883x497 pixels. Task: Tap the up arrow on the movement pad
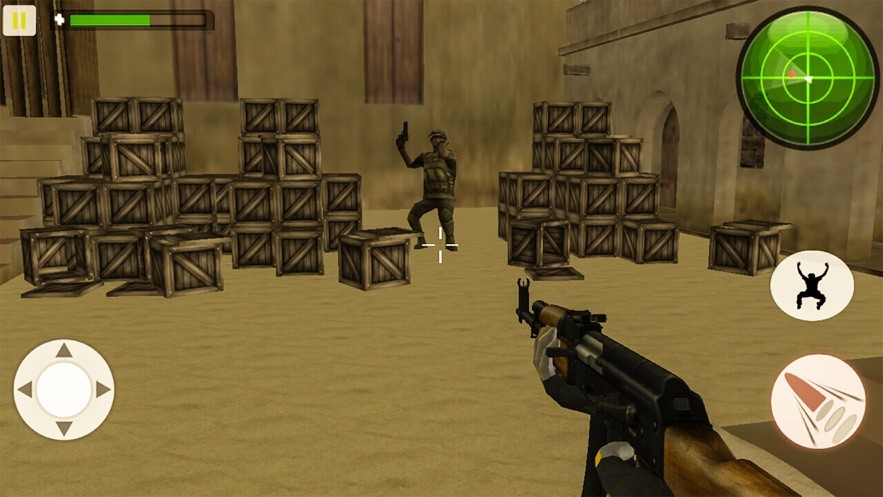64,351
